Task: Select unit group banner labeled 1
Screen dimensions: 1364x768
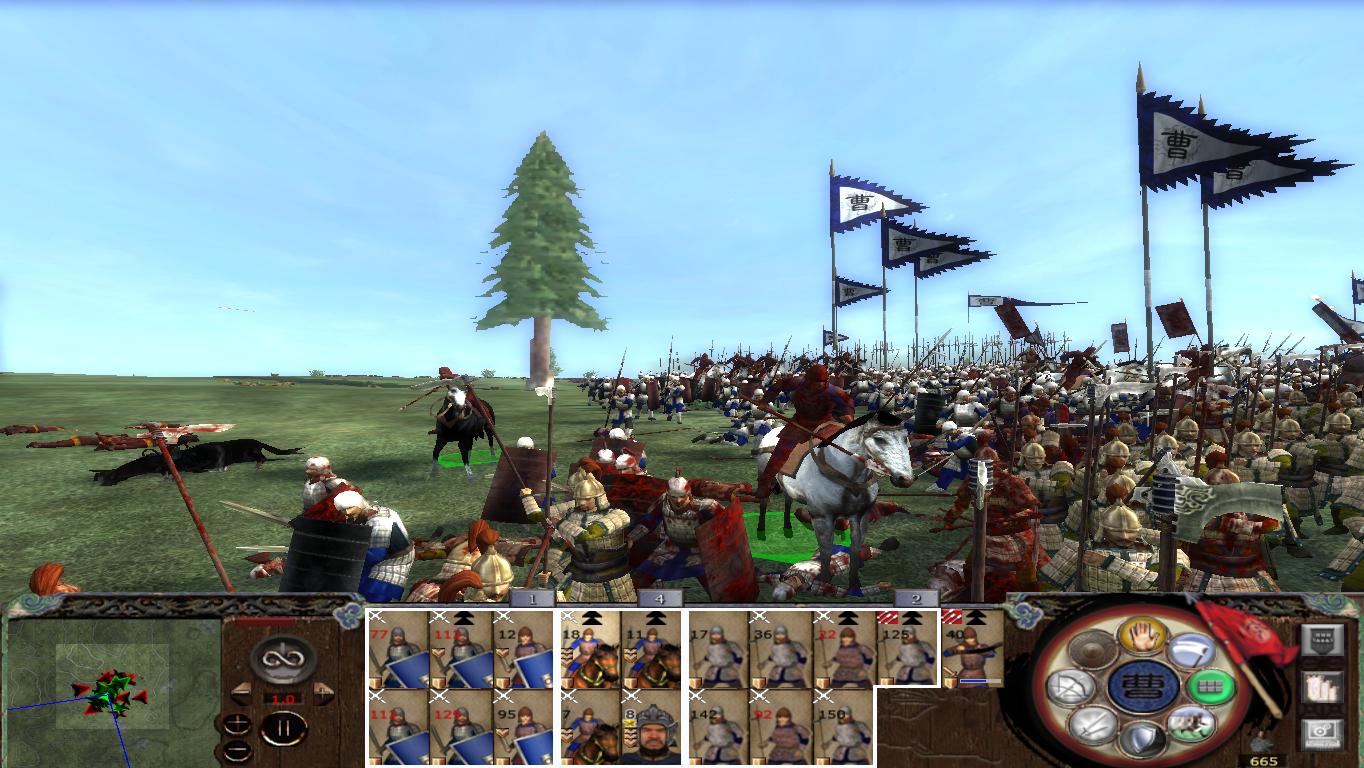Action: point(532,596)
